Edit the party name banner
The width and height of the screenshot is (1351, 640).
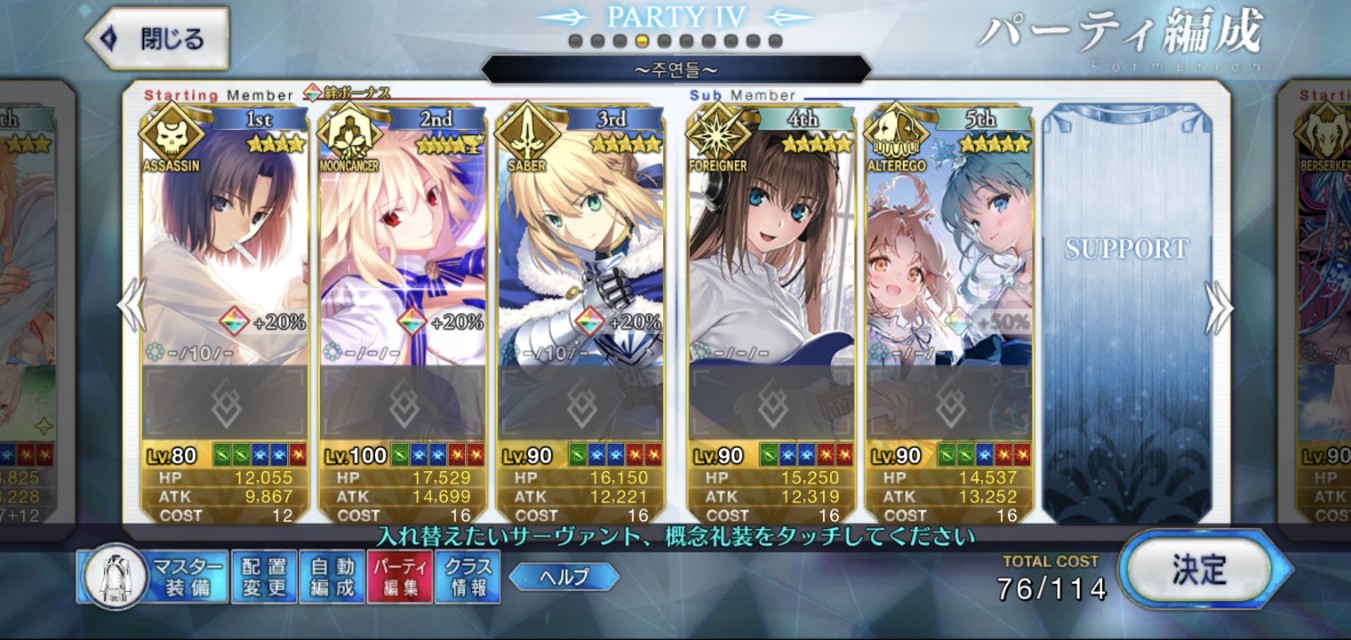[676, 70]
